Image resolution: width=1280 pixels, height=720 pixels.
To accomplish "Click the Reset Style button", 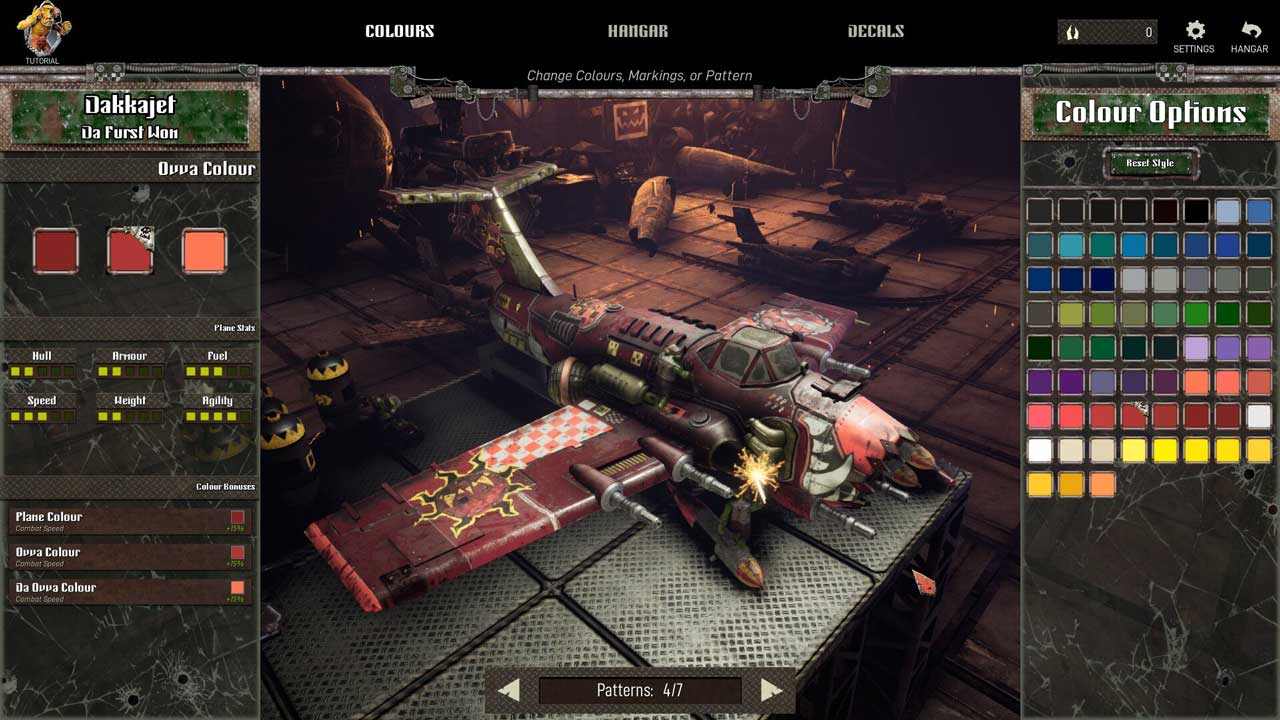I will tap(1150, 163).
